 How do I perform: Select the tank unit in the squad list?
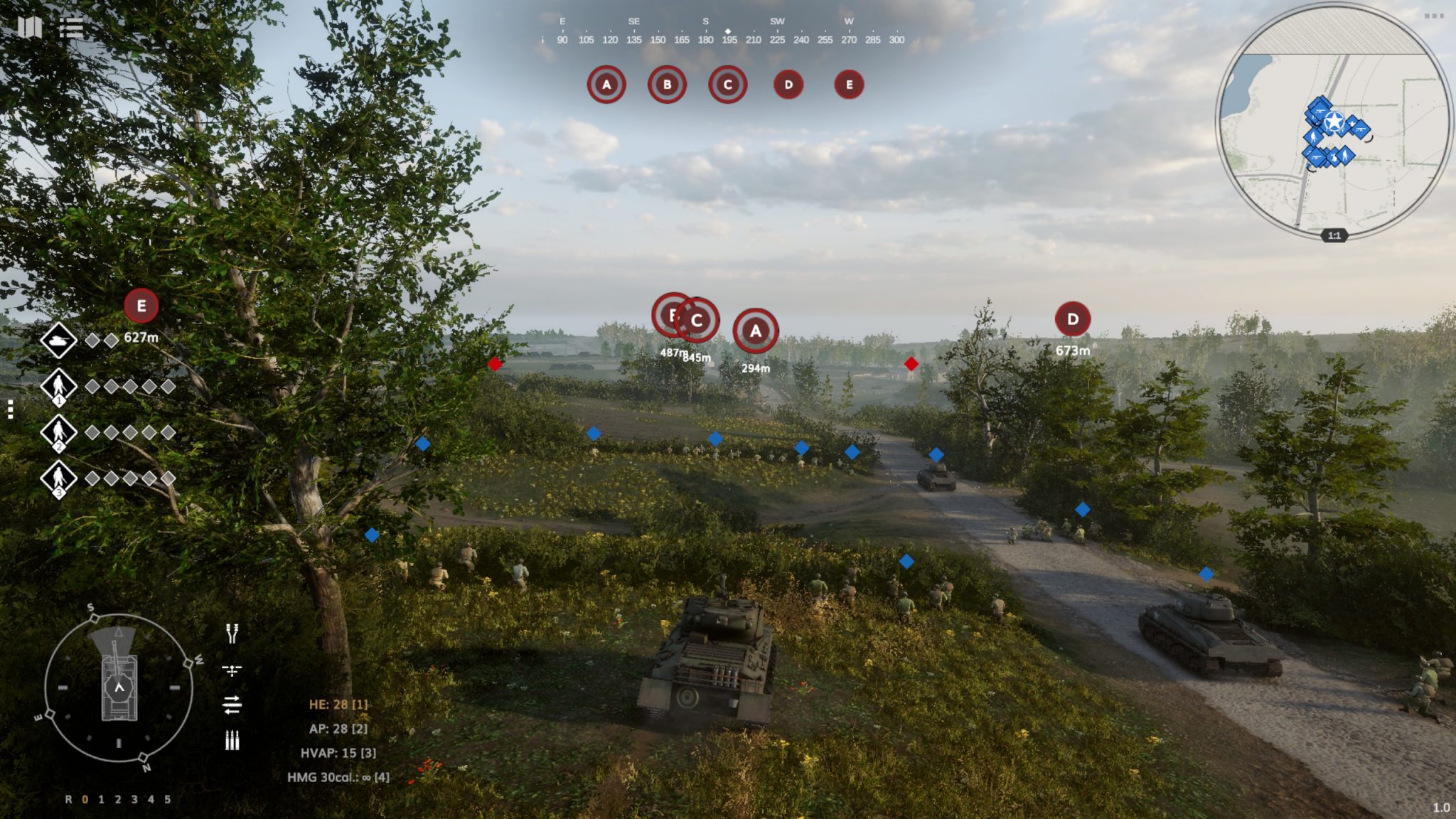(x=58, y=341)
